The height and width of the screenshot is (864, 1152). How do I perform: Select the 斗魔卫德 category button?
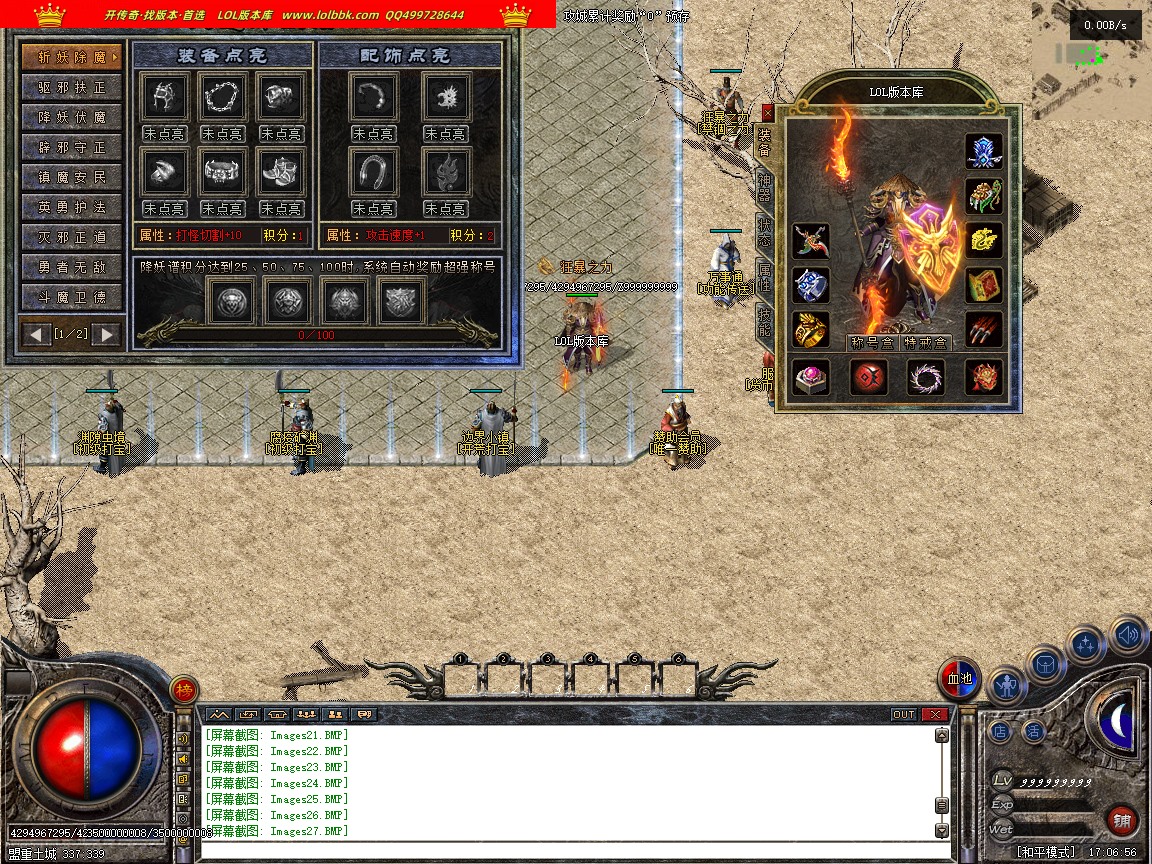click(71, 297)
